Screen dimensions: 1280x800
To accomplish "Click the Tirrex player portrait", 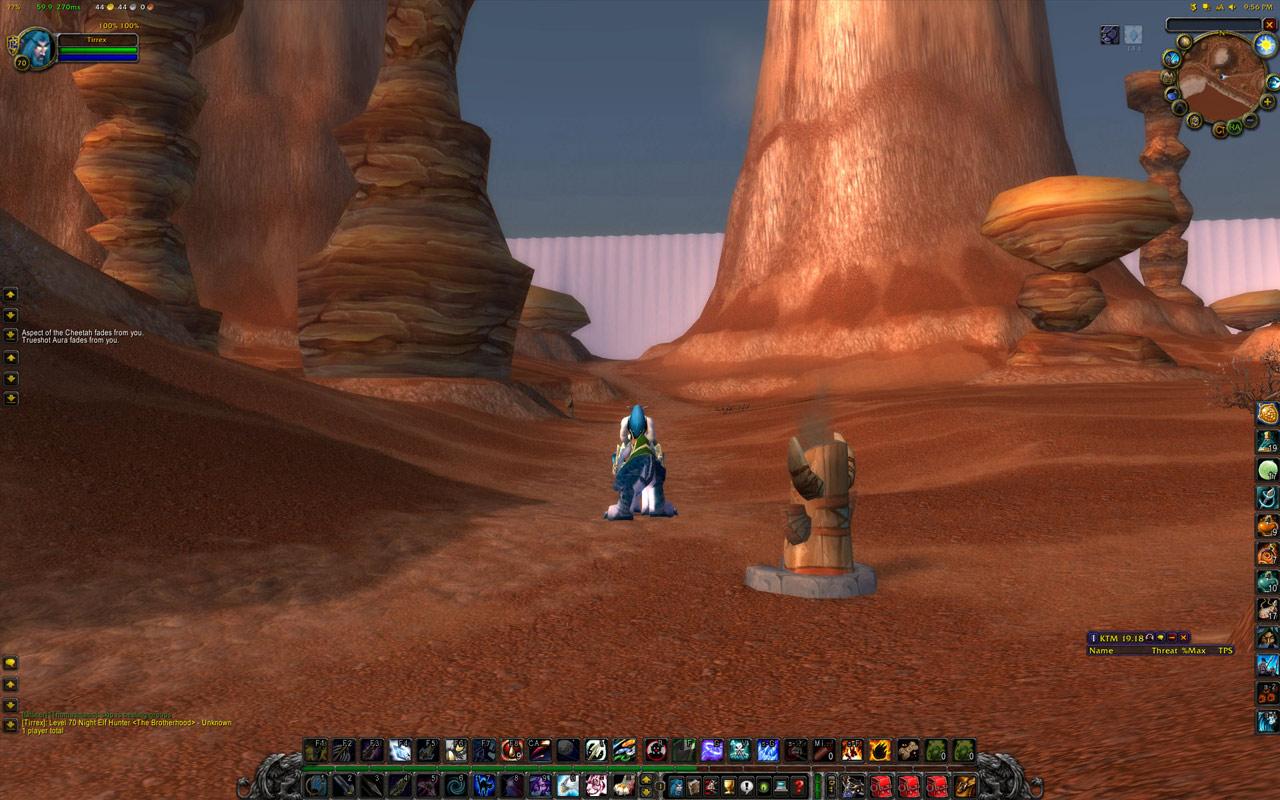I will point(37,48).
